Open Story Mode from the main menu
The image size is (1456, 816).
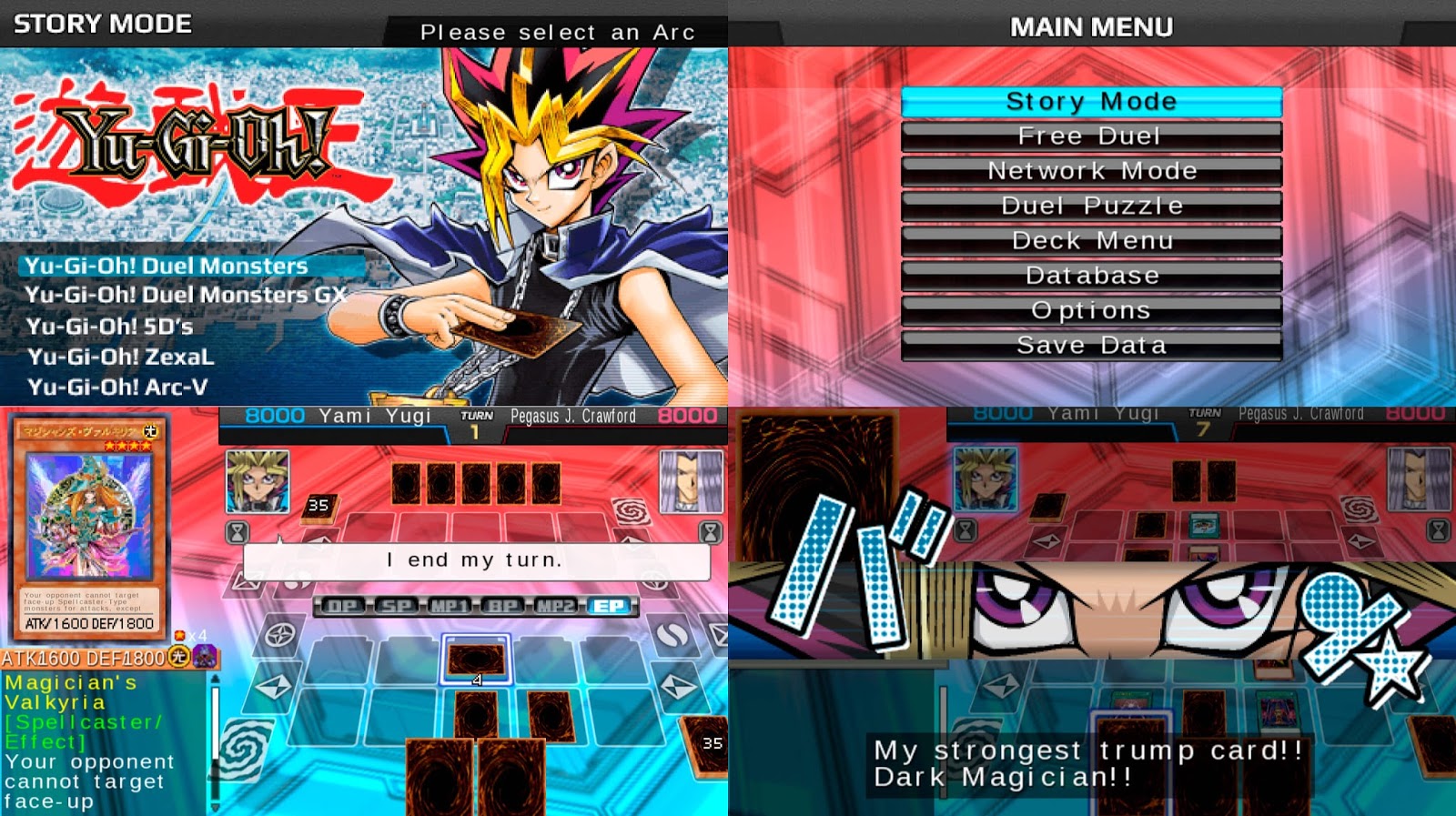1091,101
